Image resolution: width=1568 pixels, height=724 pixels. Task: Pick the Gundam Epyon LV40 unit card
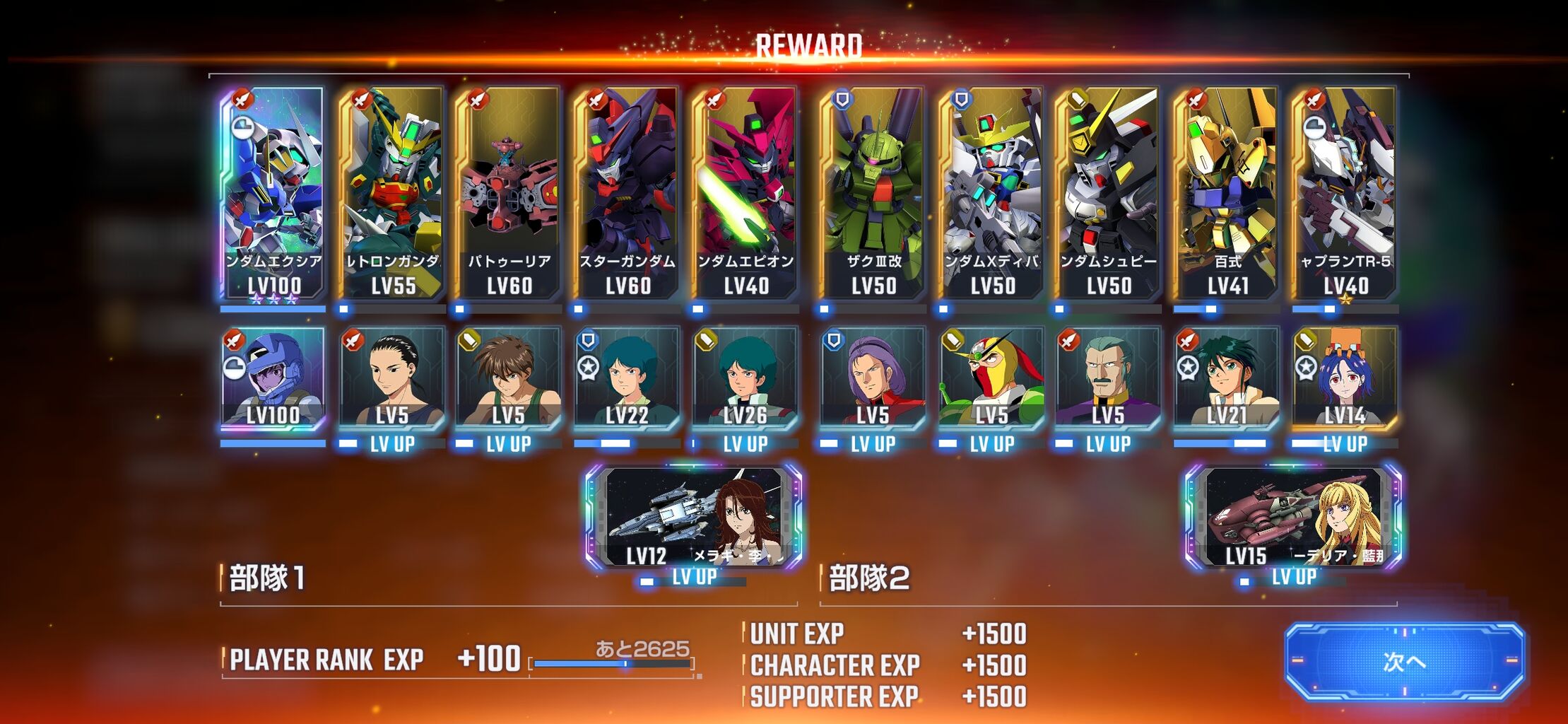(x=745, y=193)
